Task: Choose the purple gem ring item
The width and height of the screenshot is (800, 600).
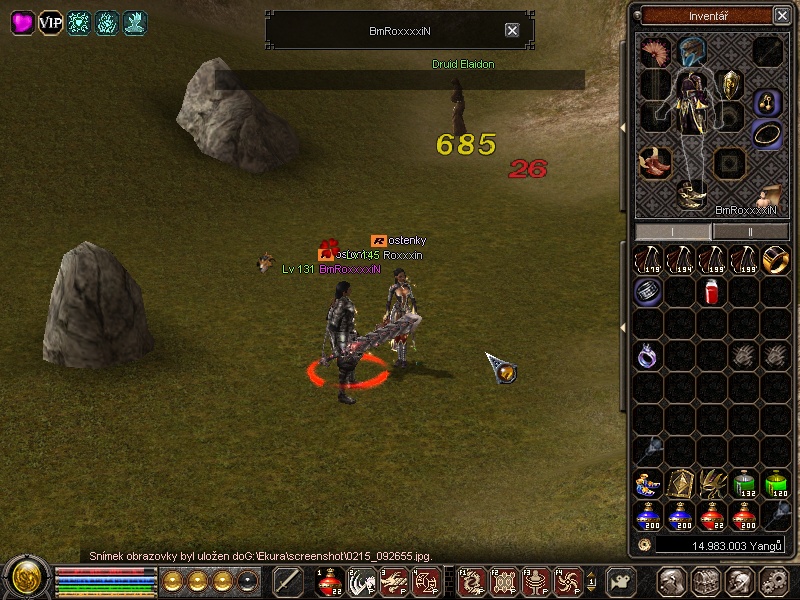Action: click(649, 355)
